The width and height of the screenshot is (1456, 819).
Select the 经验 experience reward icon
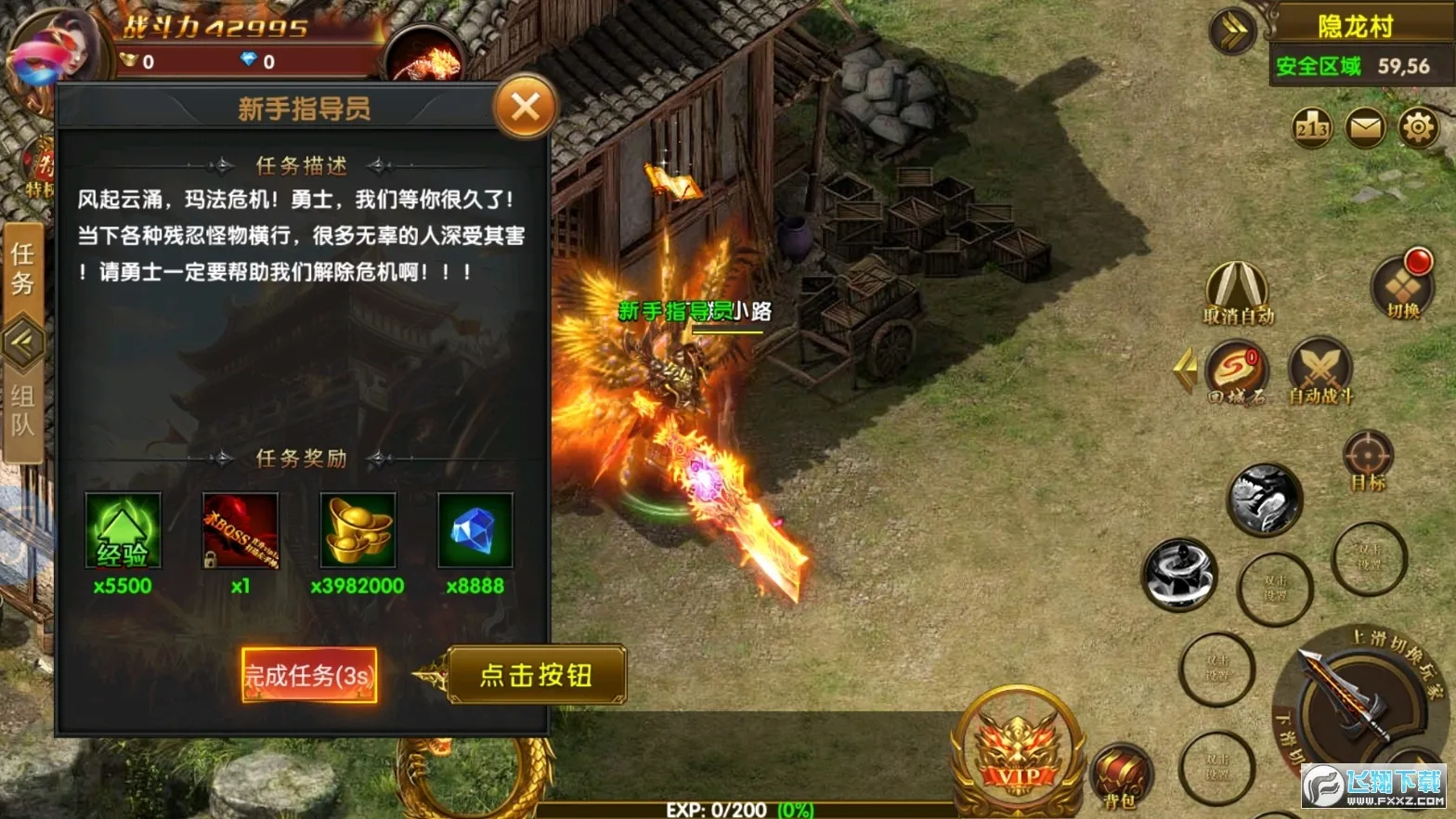coord(123,530)
